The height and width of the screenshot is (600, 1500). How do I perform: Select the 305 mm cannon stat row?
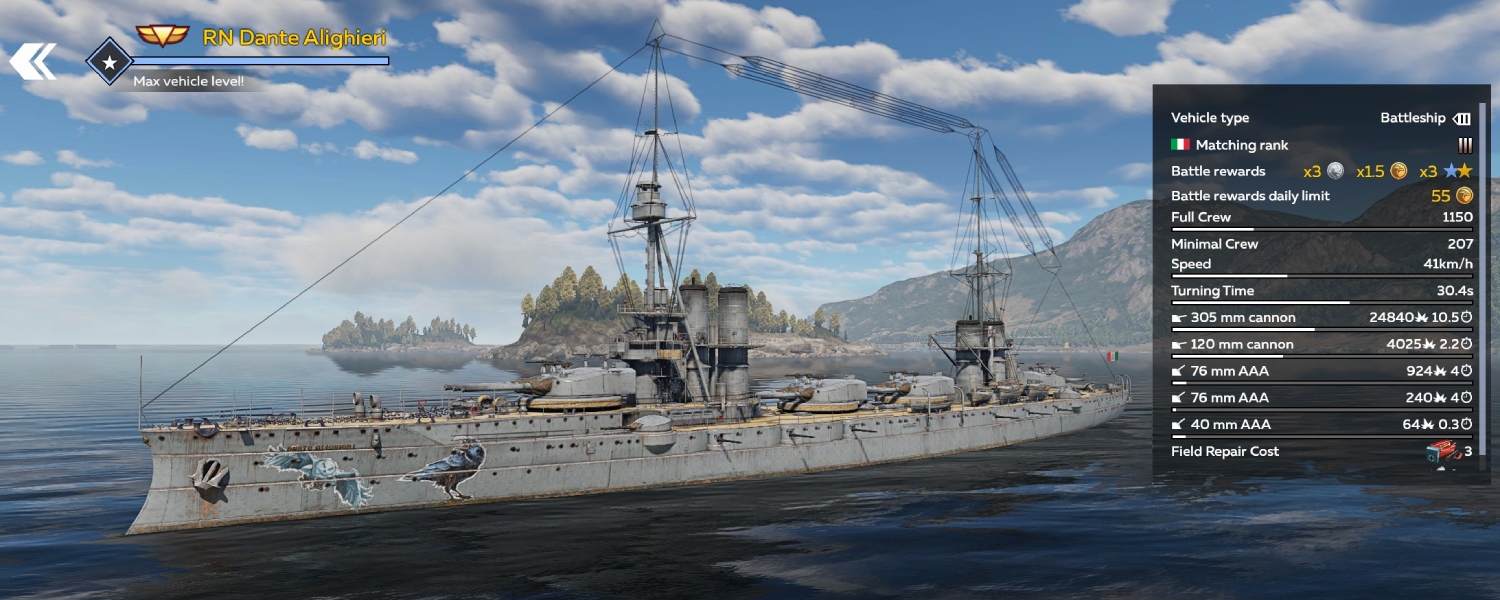(x=1320, y=318)
